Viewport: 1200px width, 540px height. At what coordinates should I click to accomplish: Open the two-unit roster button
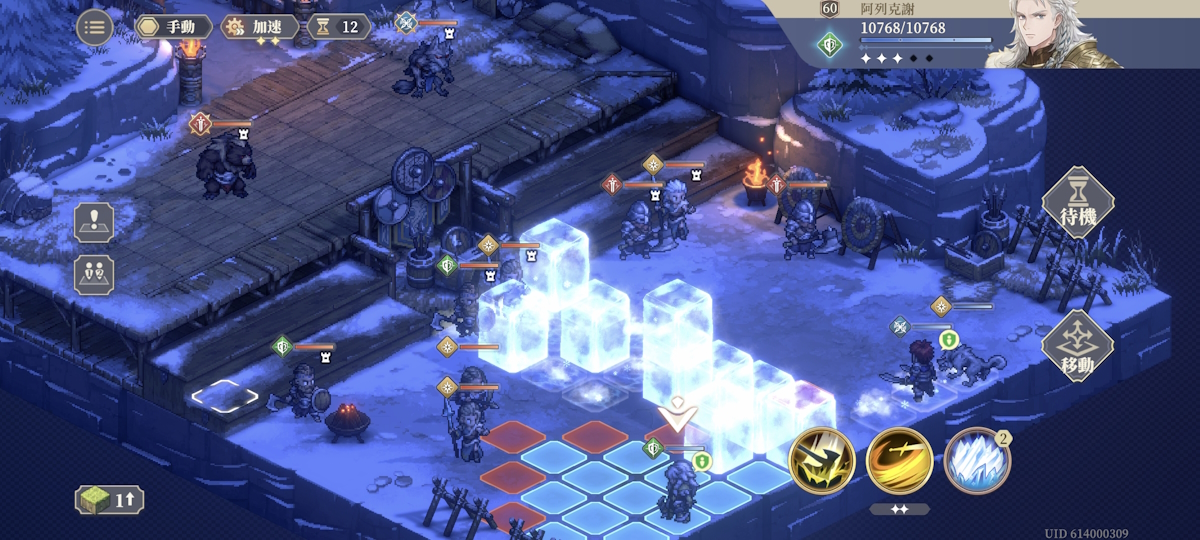(x=94, y=274)
